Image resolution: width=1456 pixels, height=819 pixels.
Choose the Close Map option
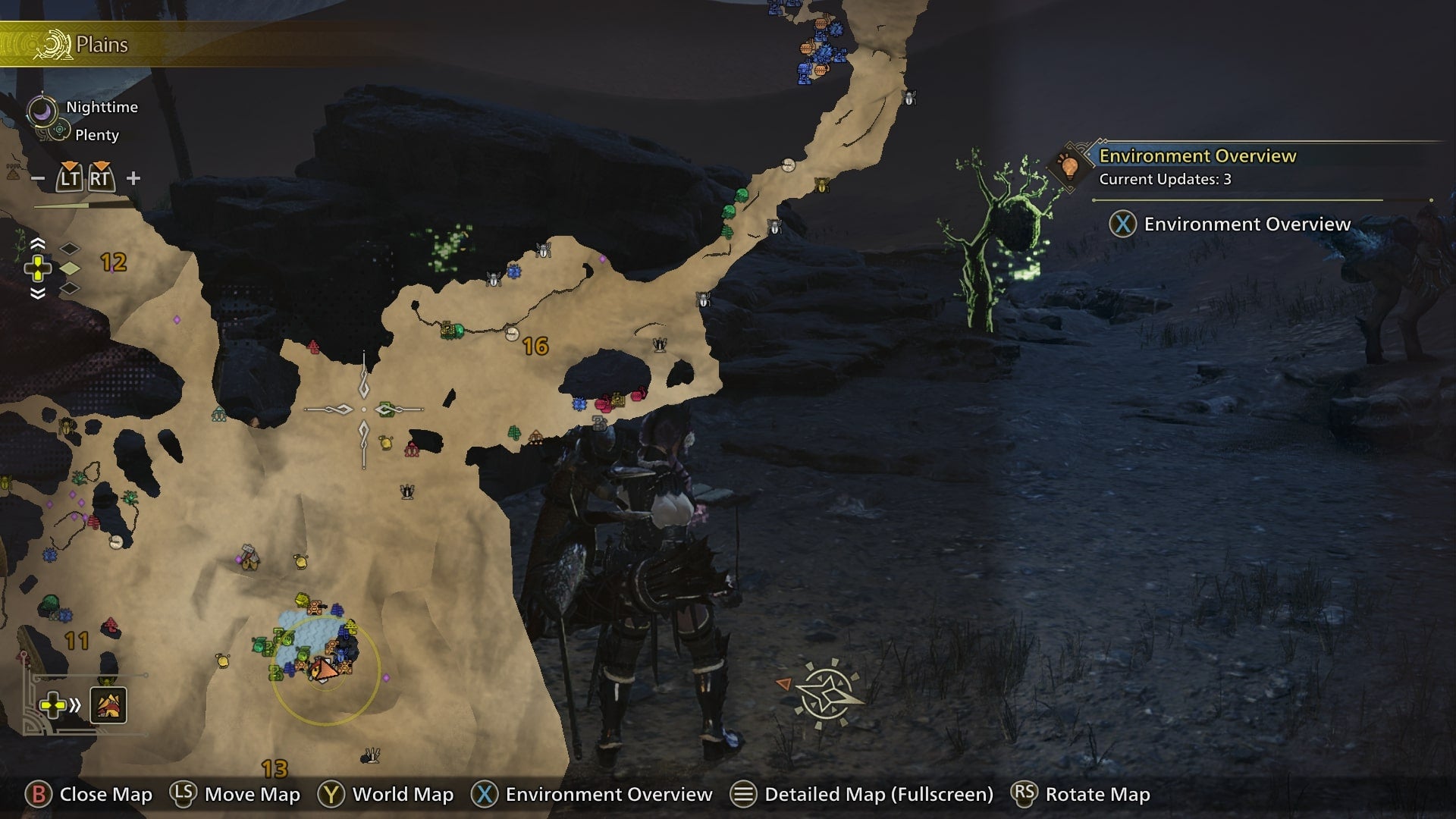(89, 794)
